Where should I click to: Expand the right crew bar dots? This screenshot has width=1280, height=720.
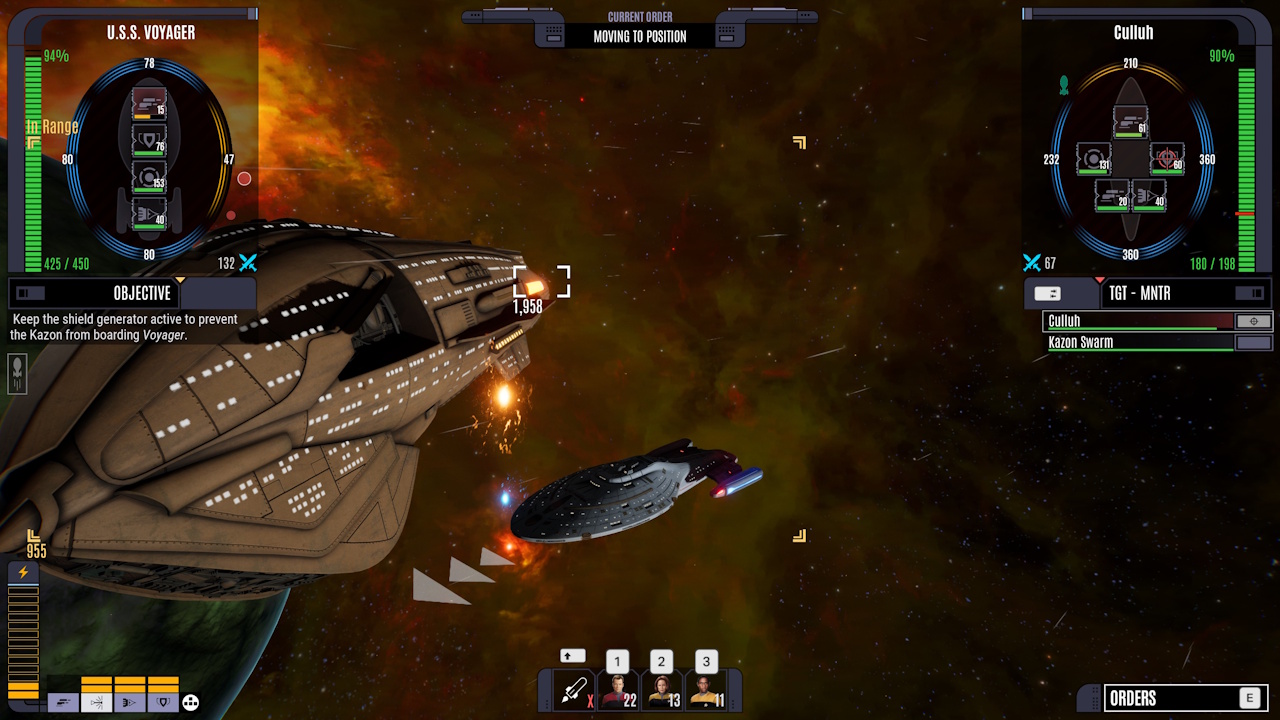coord(732,702)
